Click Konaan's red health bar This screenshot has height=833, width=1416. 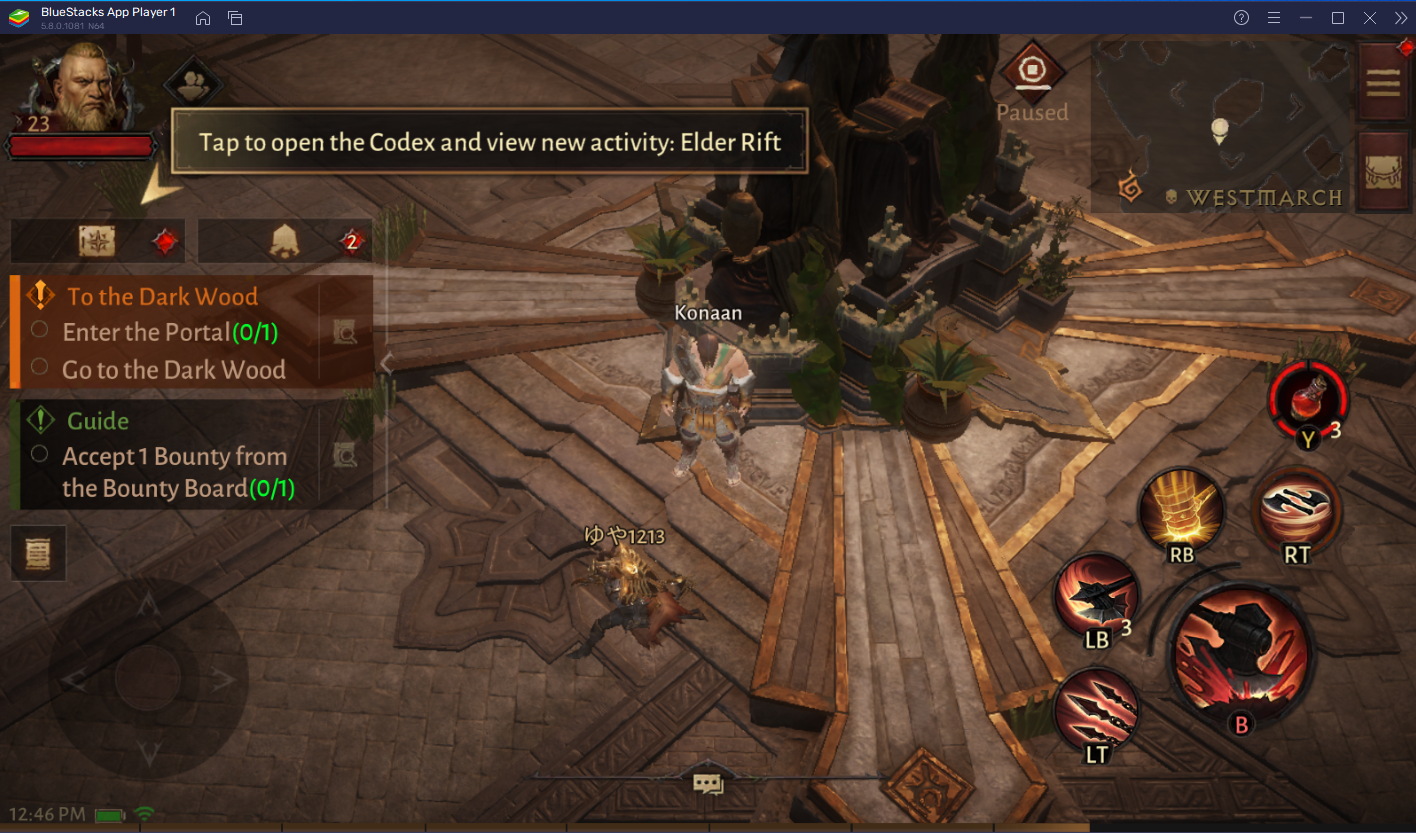pos(82,147)
